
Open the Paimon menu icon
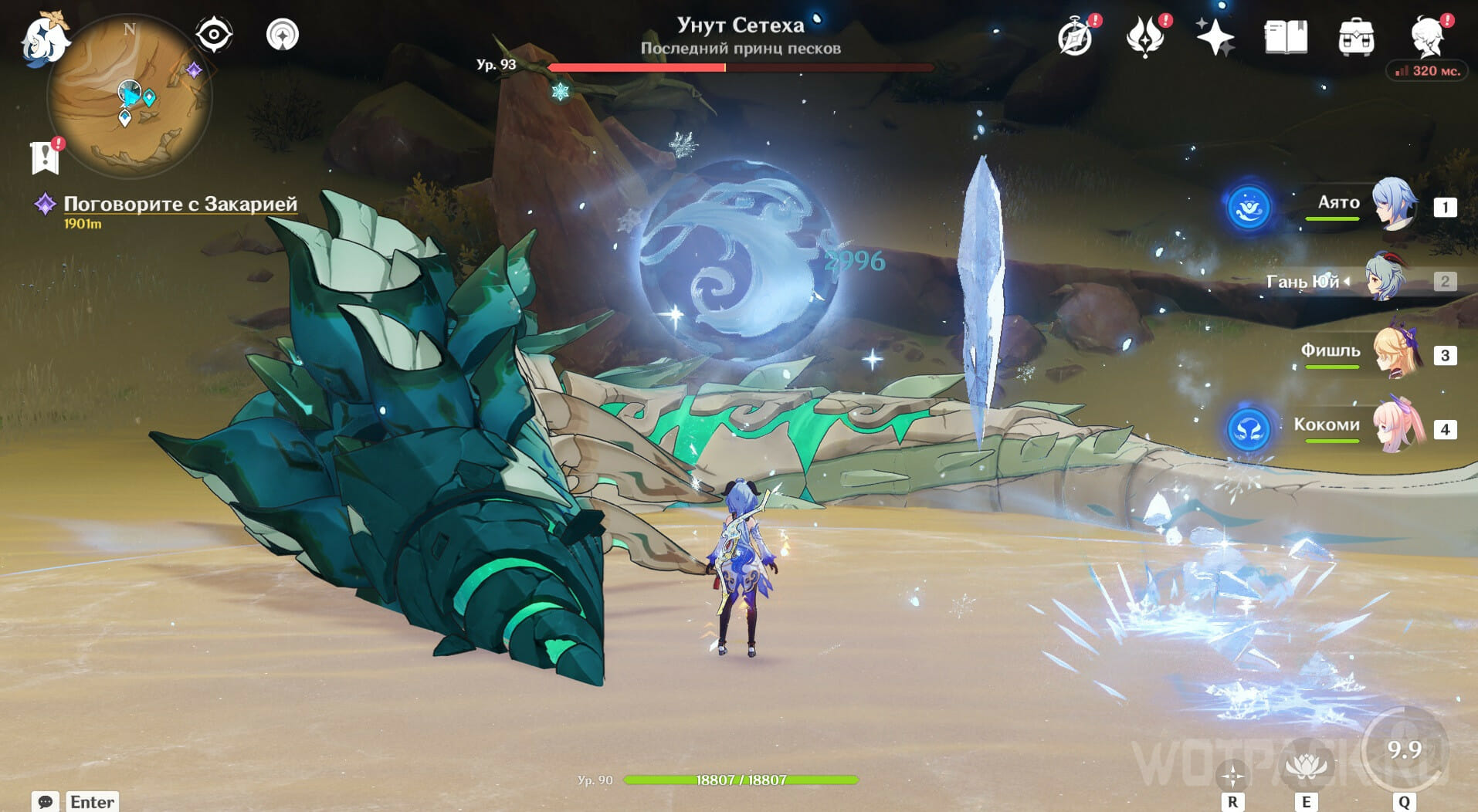[45, 37]
